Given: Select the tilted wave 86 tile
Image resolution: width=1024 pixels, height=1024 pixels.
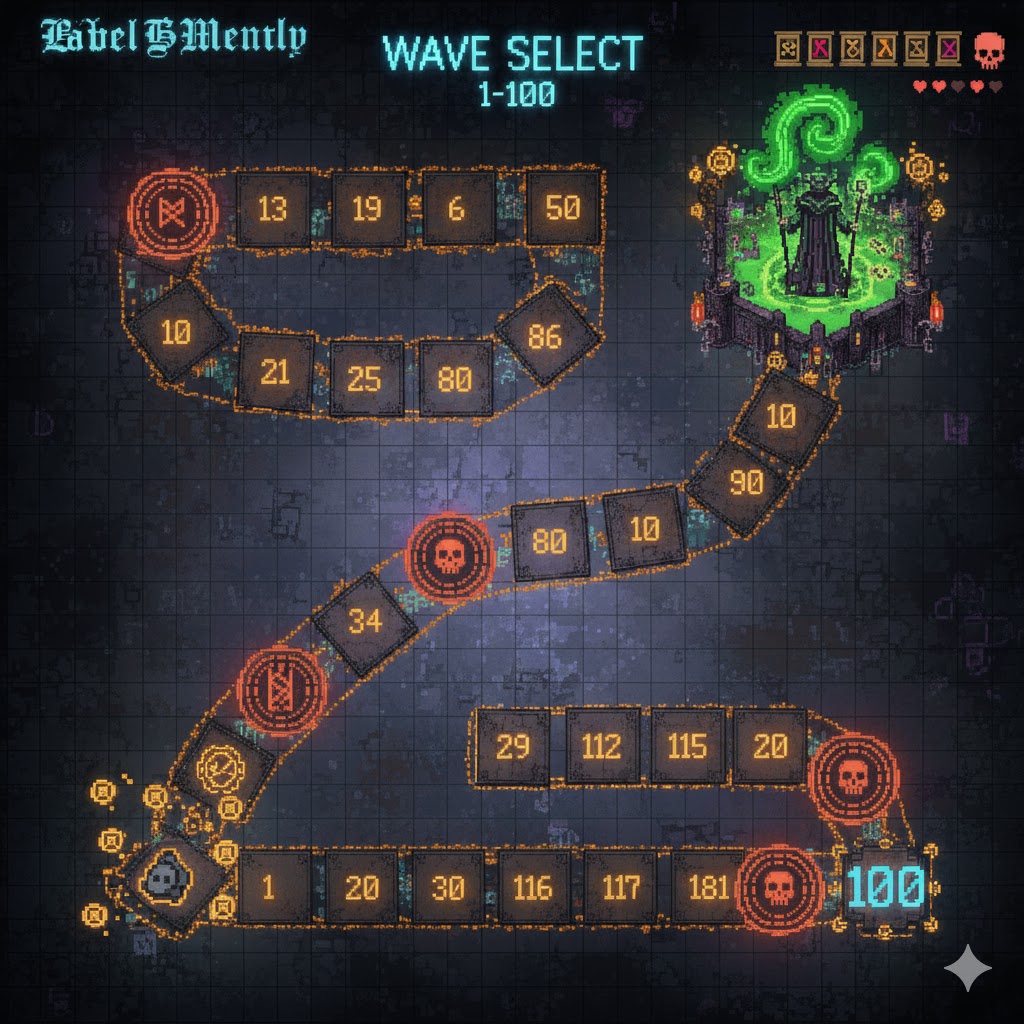Looking at the screenshot, I should pos(545,336).
